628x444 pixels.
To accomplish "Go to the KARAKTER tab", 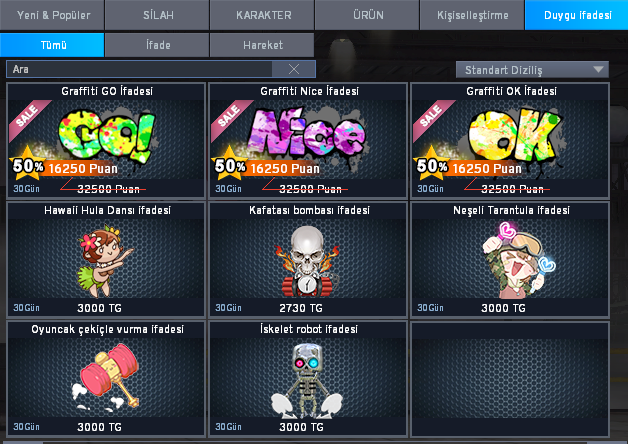I will [x=262, y=16].
